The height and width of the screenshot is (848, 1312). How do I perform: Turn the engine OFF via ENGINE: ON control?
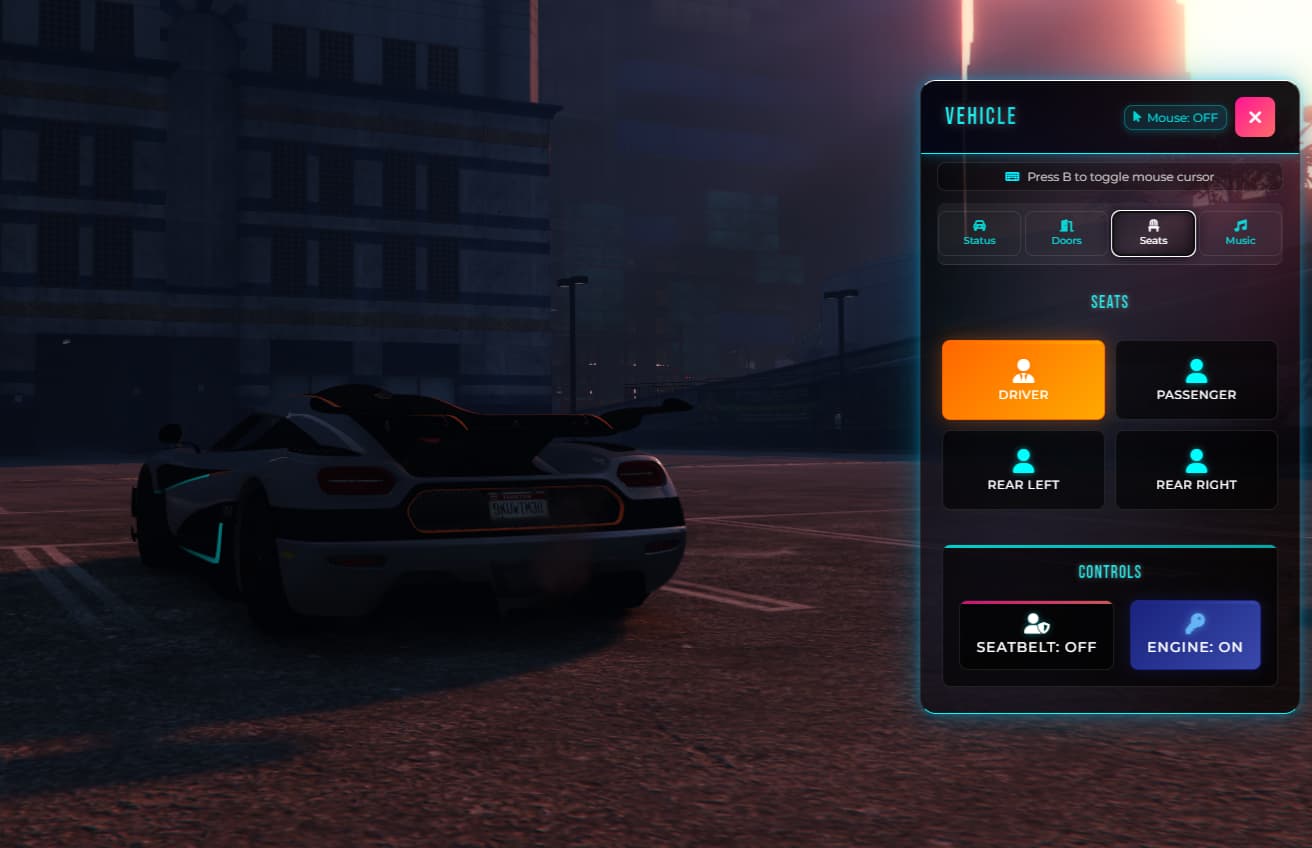point(1196,635)
